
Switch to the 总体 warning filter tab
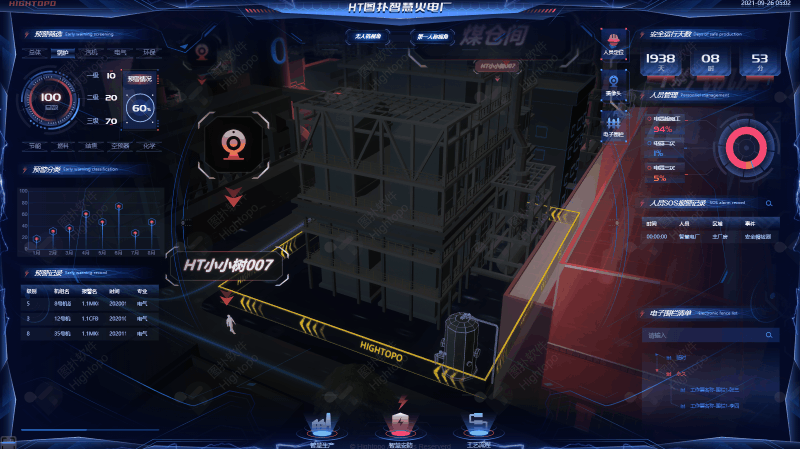pos(34,51)
